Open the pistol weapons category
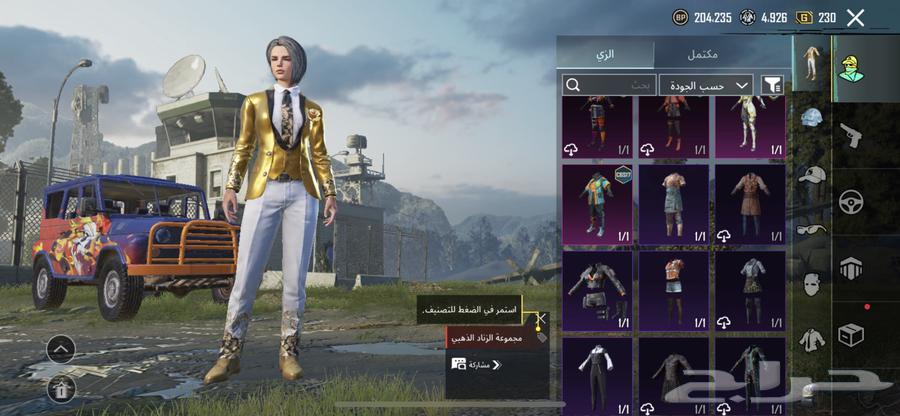Image resolution: width=900 pixels, height=416 pixels. coord(851,133)
